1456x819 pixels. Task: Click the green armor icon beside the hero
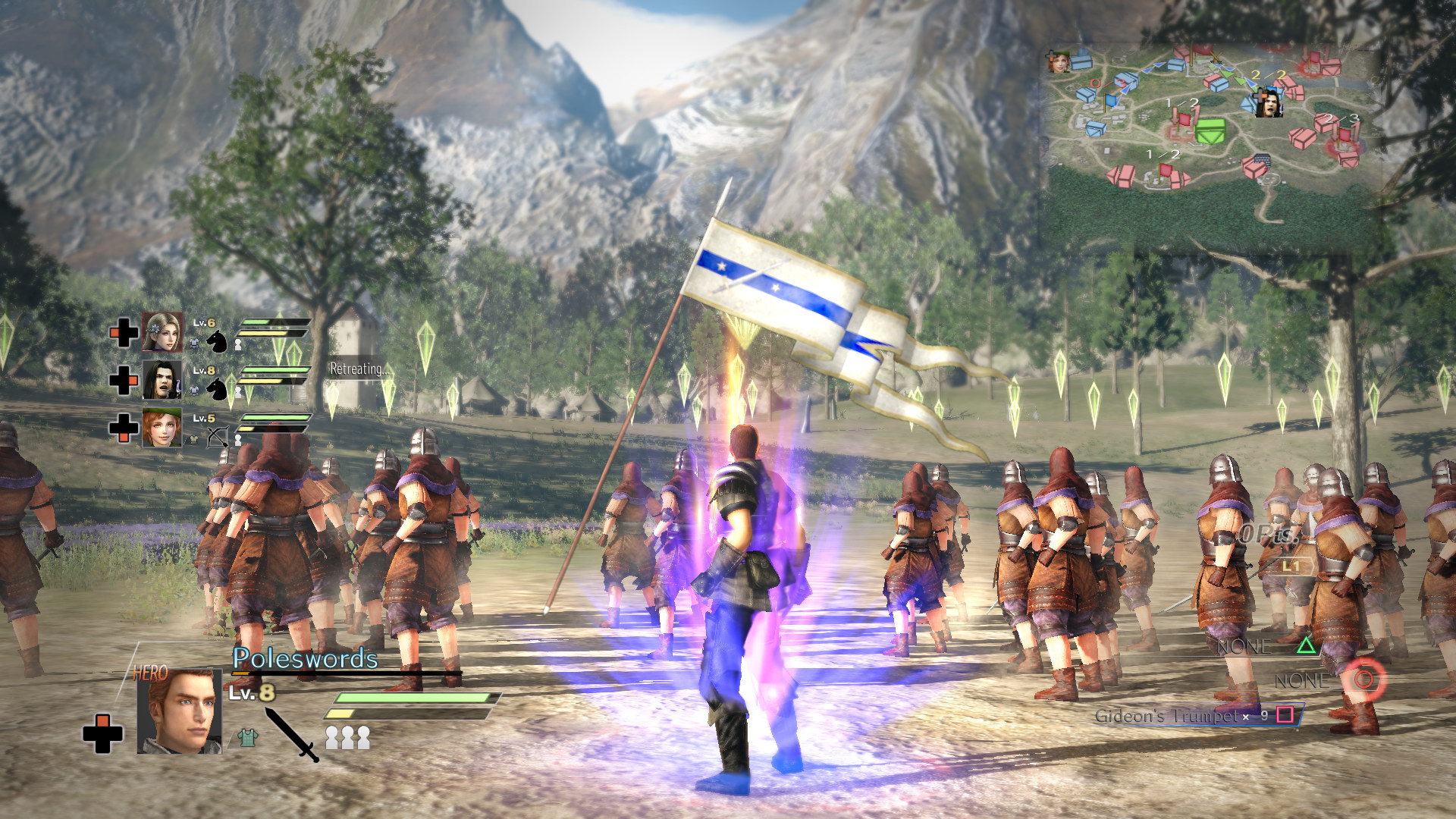246,737
